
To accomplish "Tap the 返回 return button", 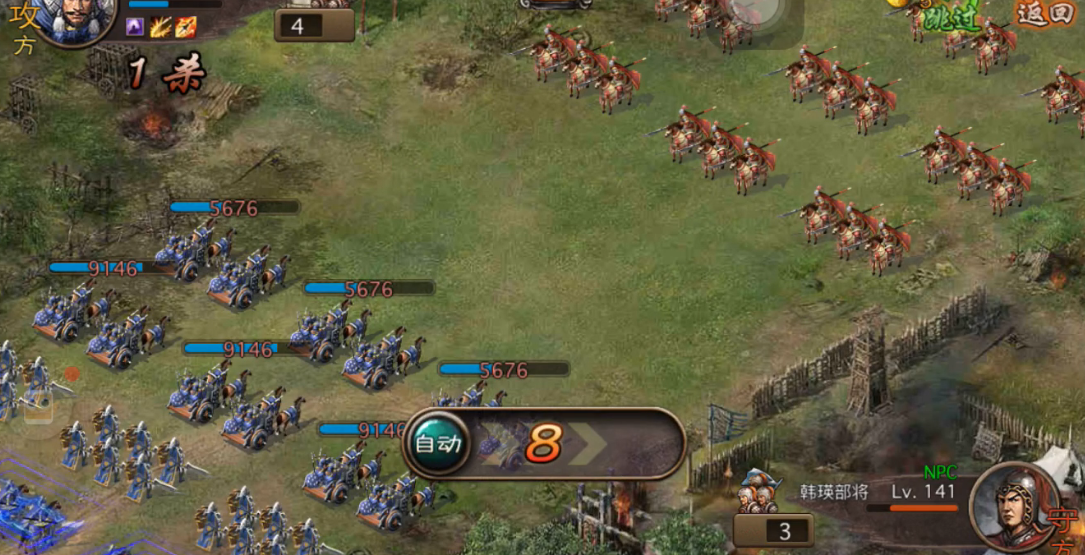I will tap(1045, 13).
